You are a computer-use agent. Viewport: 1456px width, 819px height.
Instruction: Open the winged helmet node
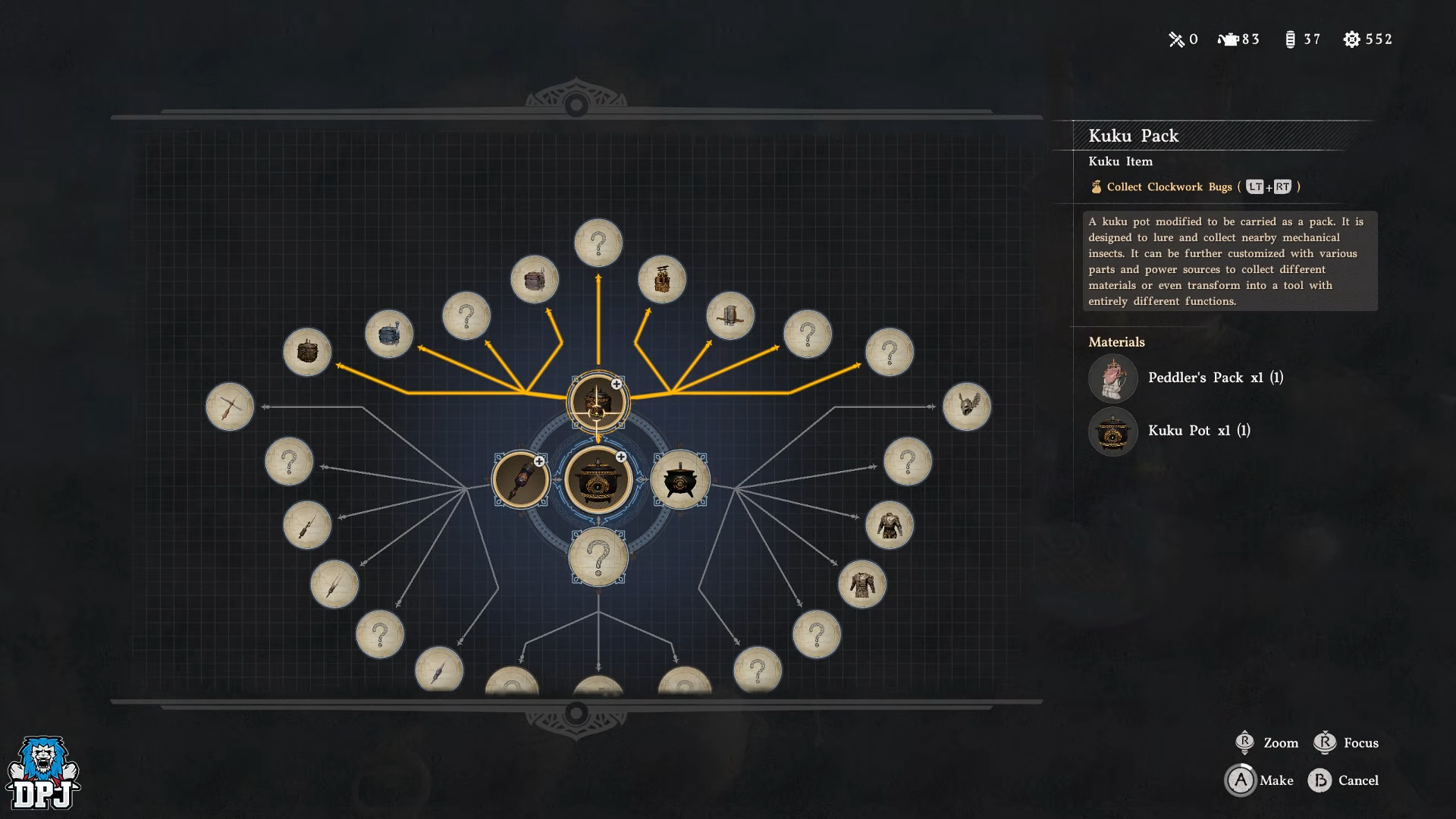coord(967,406)
